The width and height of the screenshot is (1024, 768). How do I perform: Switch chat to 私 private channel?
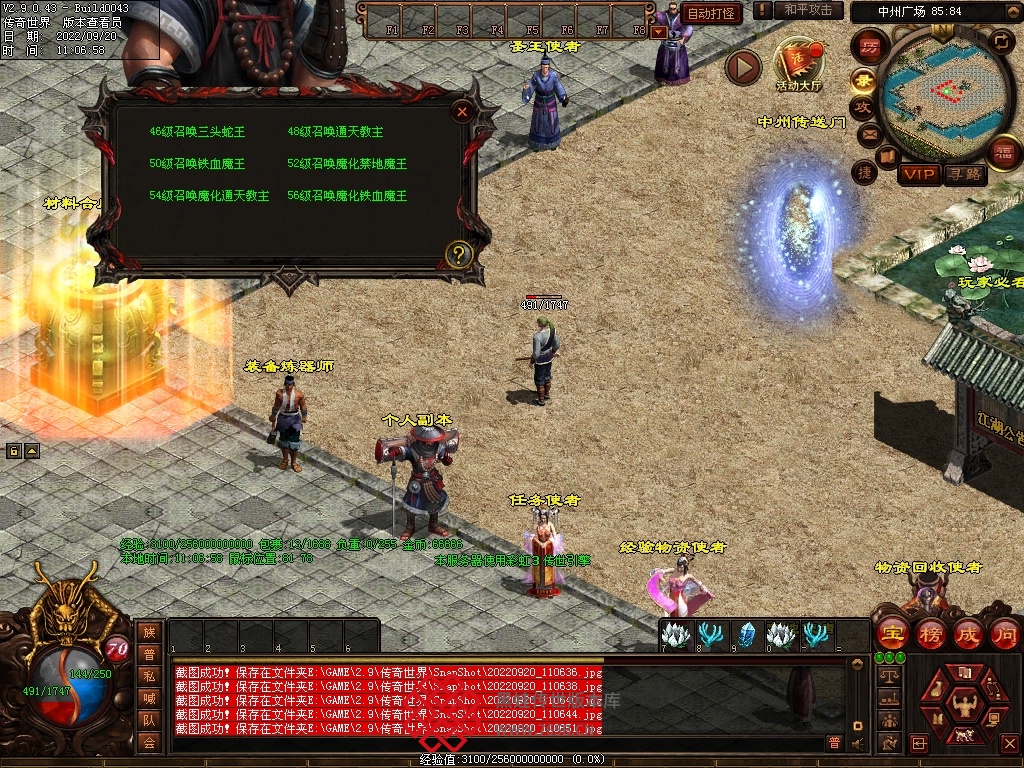pyautogui.click(x=149, y=675)
